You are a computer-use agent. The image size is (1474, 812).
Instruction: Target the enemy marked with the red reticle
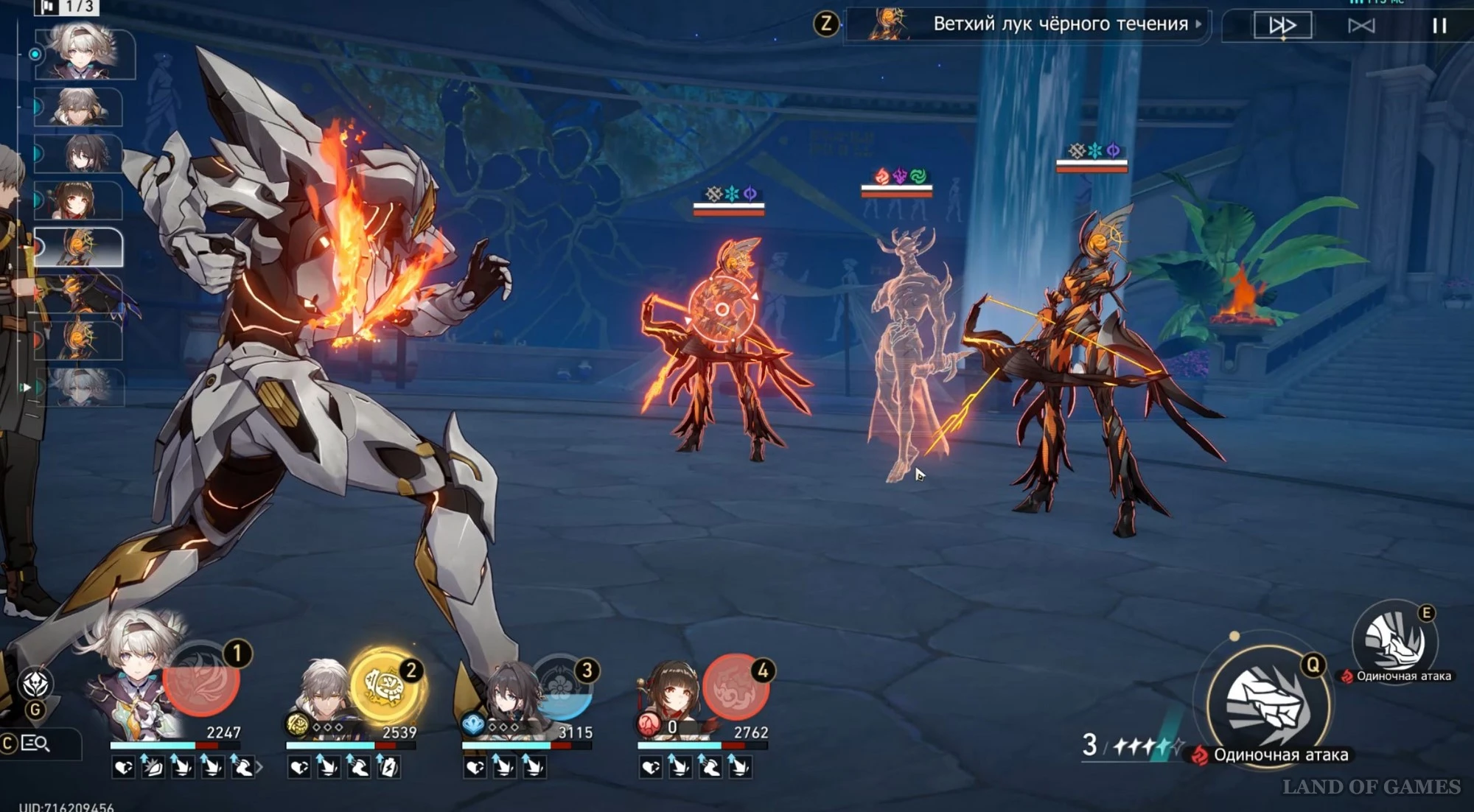click(722, 309)
